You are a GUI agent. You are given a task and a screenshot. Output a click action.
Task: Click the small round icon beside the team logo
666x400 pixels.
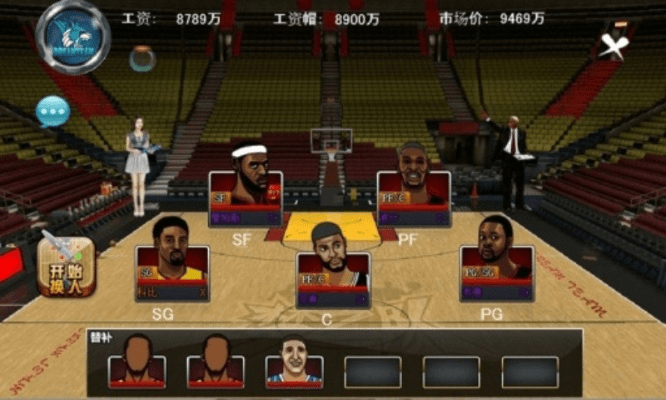[x=142, y=58]
